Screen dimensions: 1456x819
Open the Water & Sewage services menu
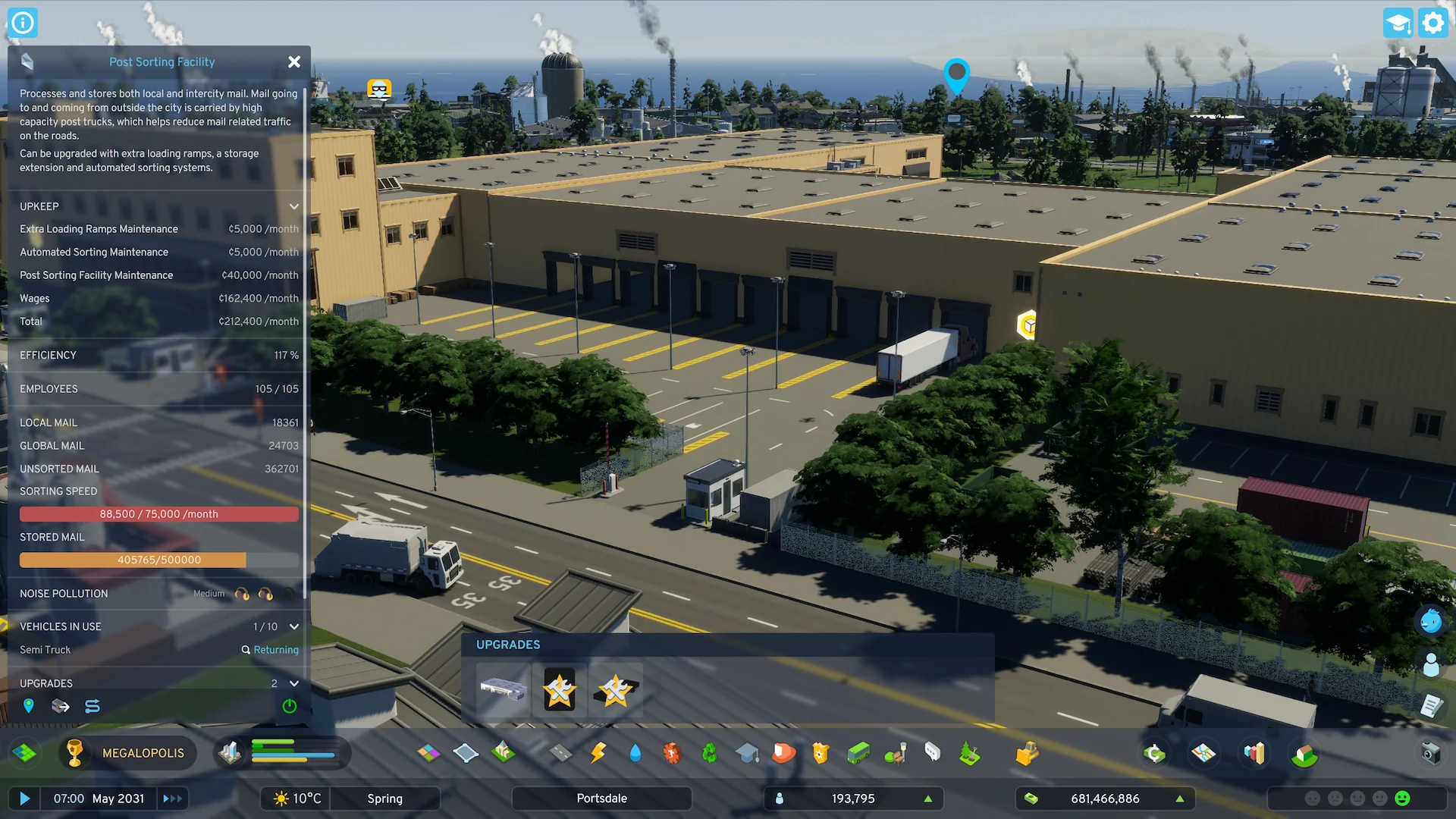coord(635,753)
